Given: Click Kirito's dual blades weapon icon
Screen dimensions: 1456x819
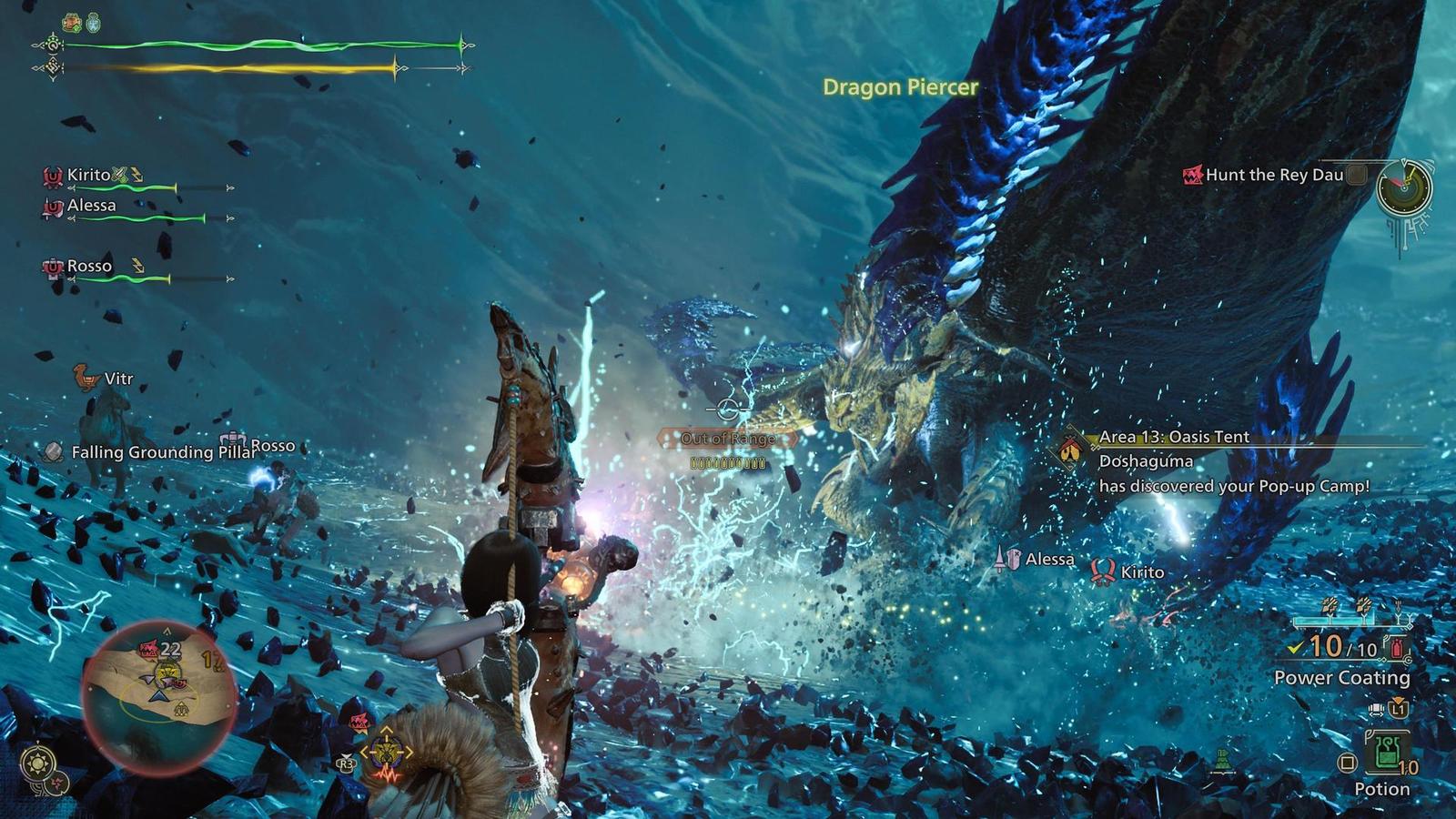Looking at the screenshot, I should click(121, 175).
